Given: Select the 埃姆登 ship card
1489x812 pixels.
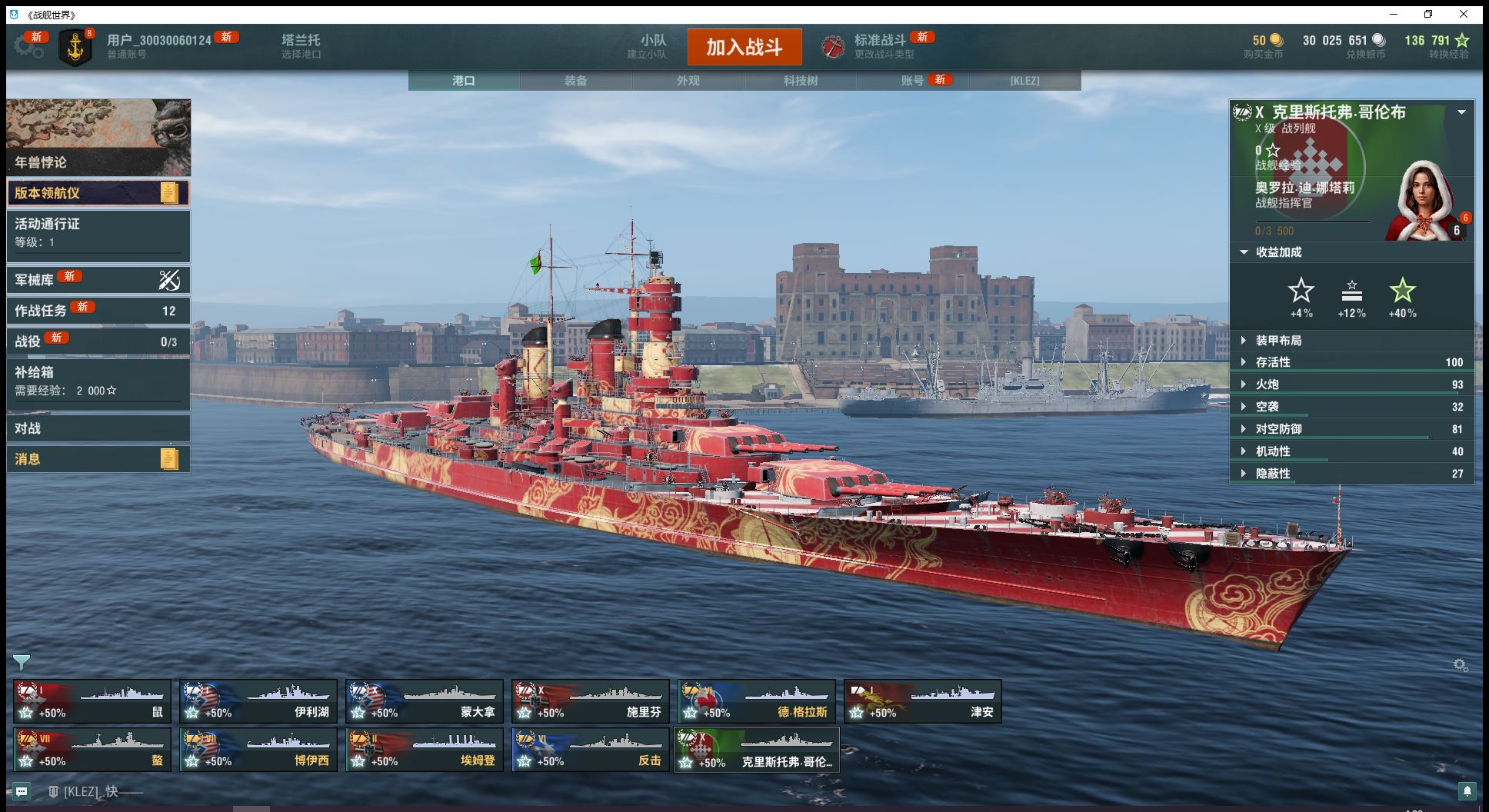Looking at the screenshot, I should coord(425,750).
